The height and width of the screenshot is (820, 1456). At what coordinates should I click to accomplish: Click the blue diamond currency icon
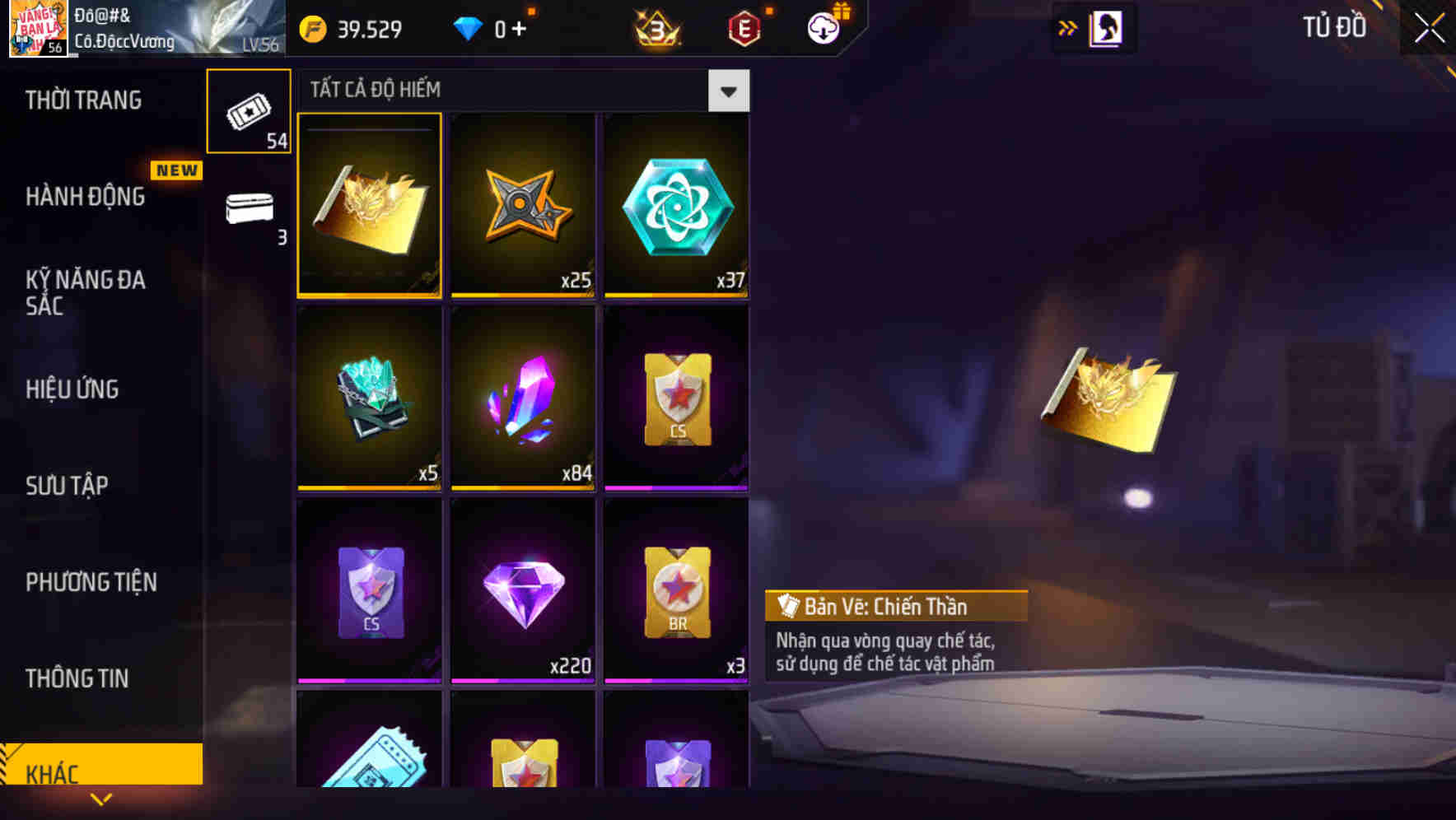(x=468, y=27)
